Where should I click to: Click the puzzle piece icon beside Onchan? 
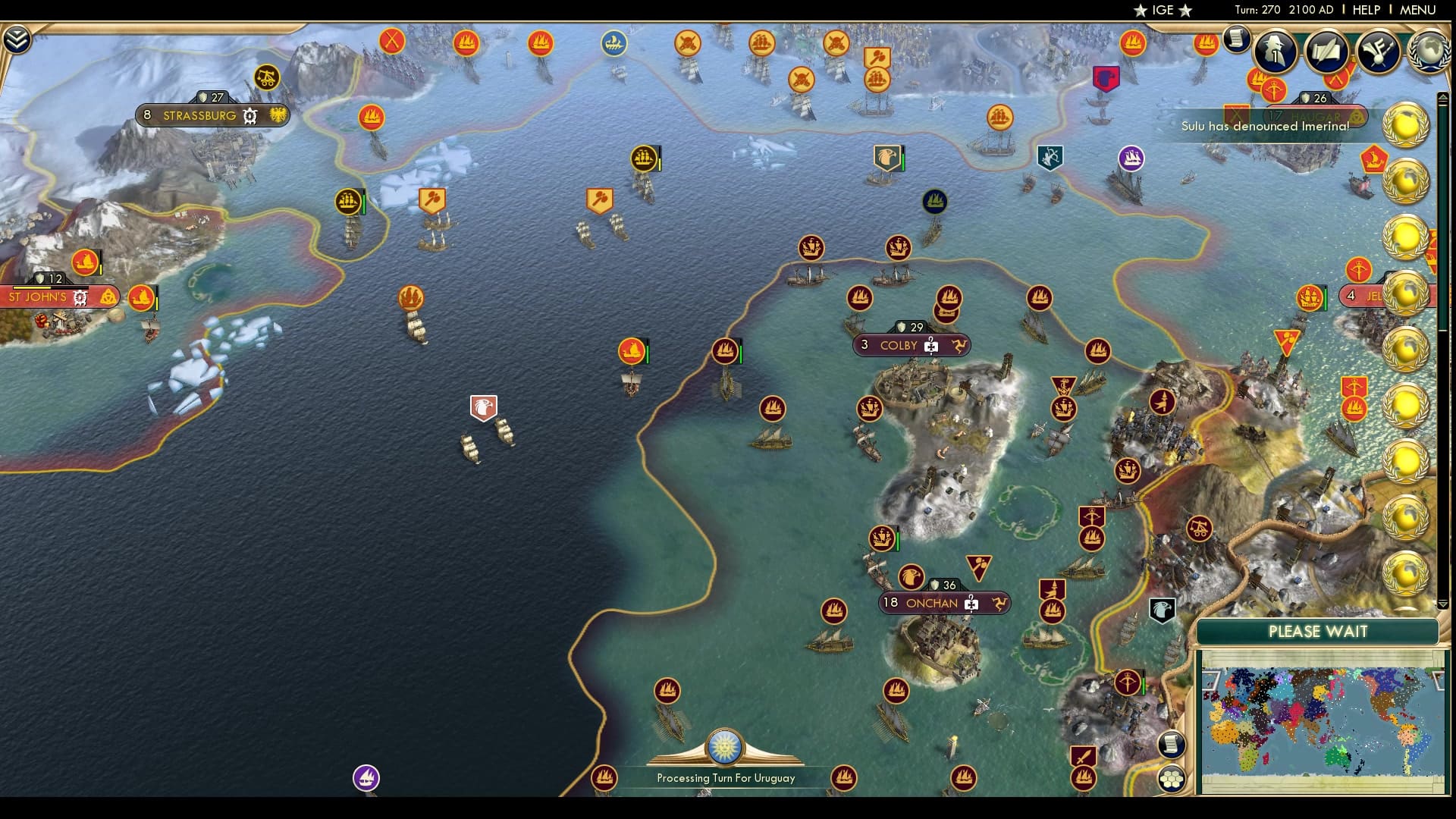tap(971, 603)
